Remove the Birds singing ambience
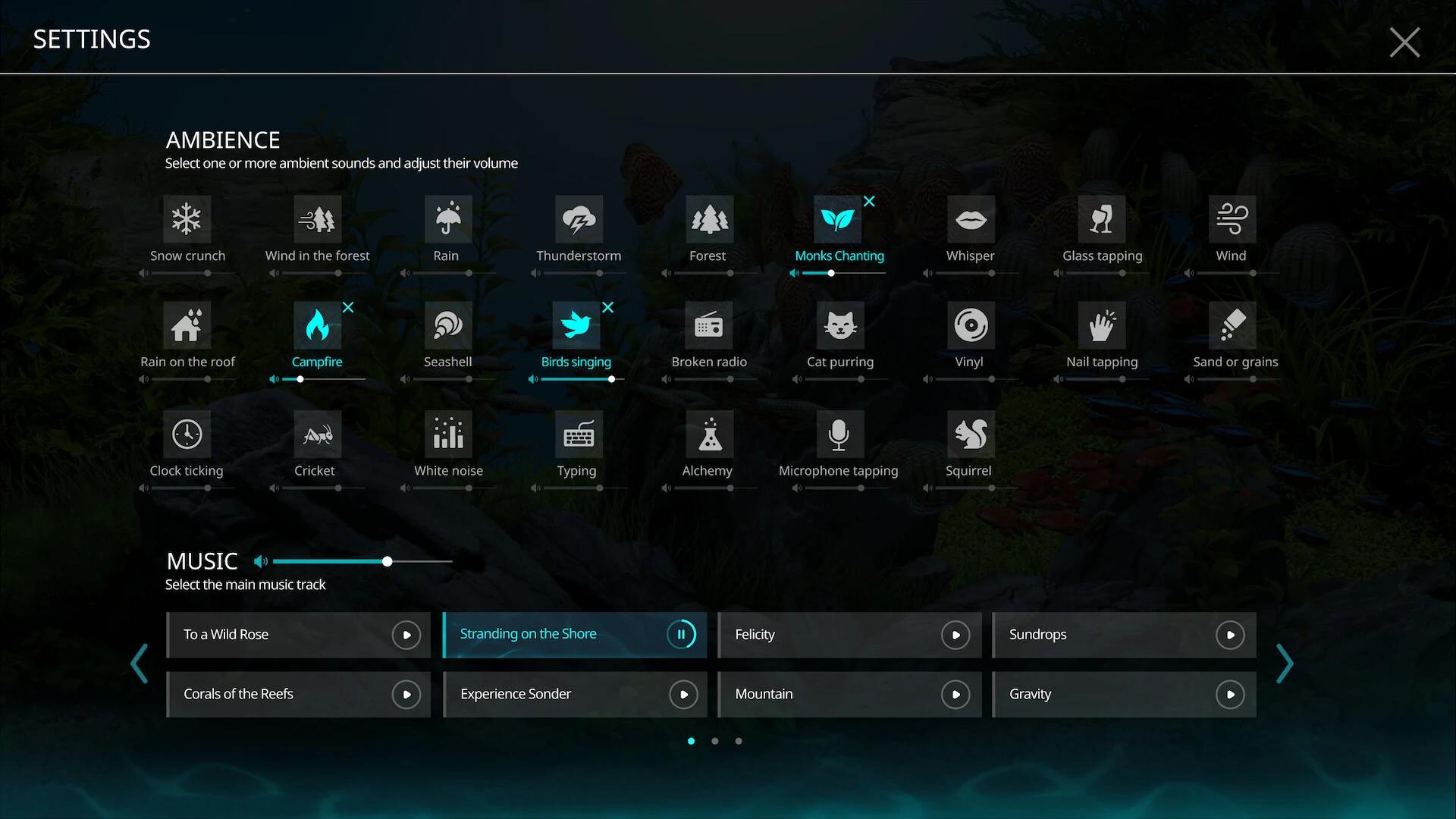Image resolution: width=1456 pixels, height=819 pixels. tap(608, 307)
